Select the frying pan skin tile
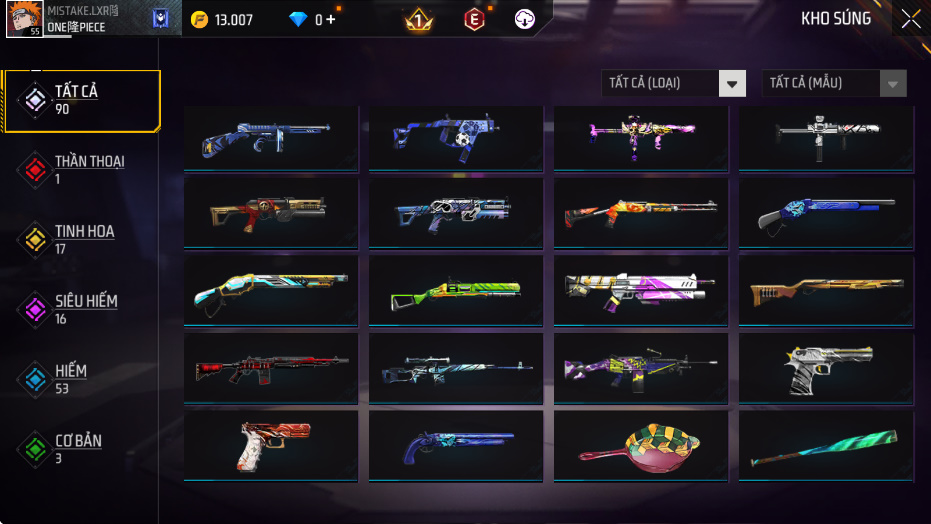 click(641, 447)
